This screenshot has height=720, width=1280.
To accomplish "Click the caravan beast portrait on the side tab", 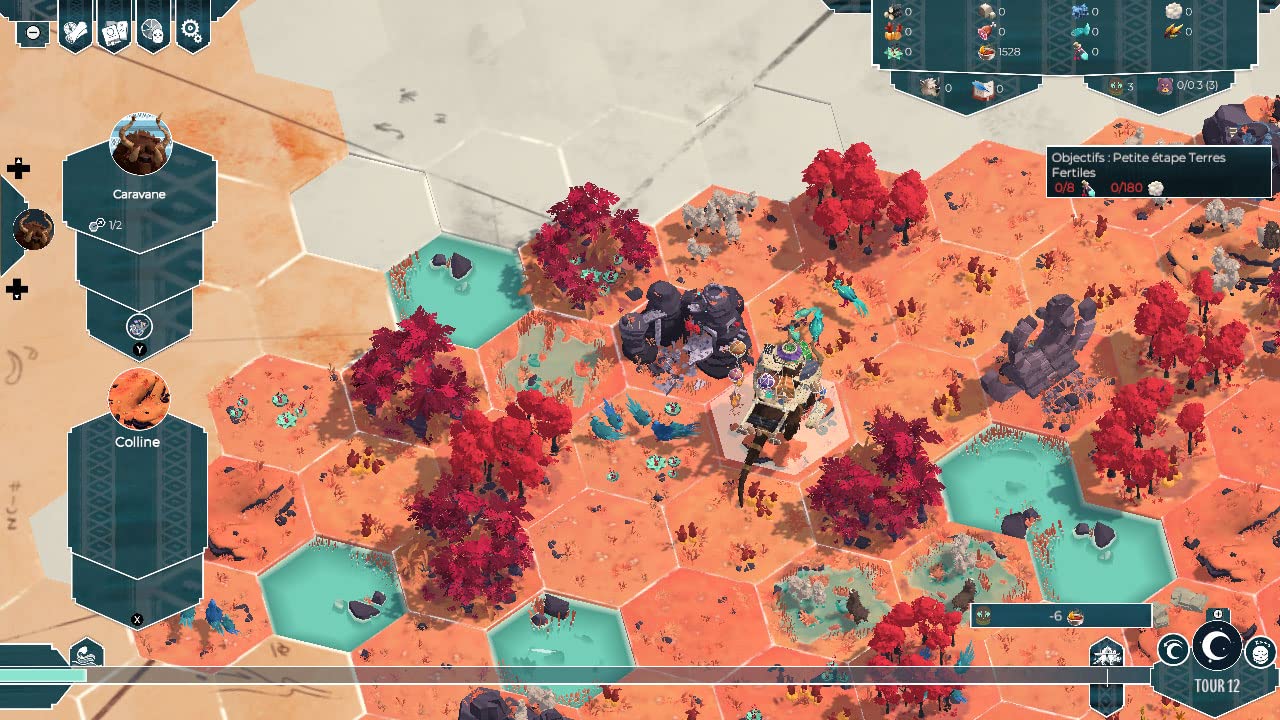I will pos(32,230).
